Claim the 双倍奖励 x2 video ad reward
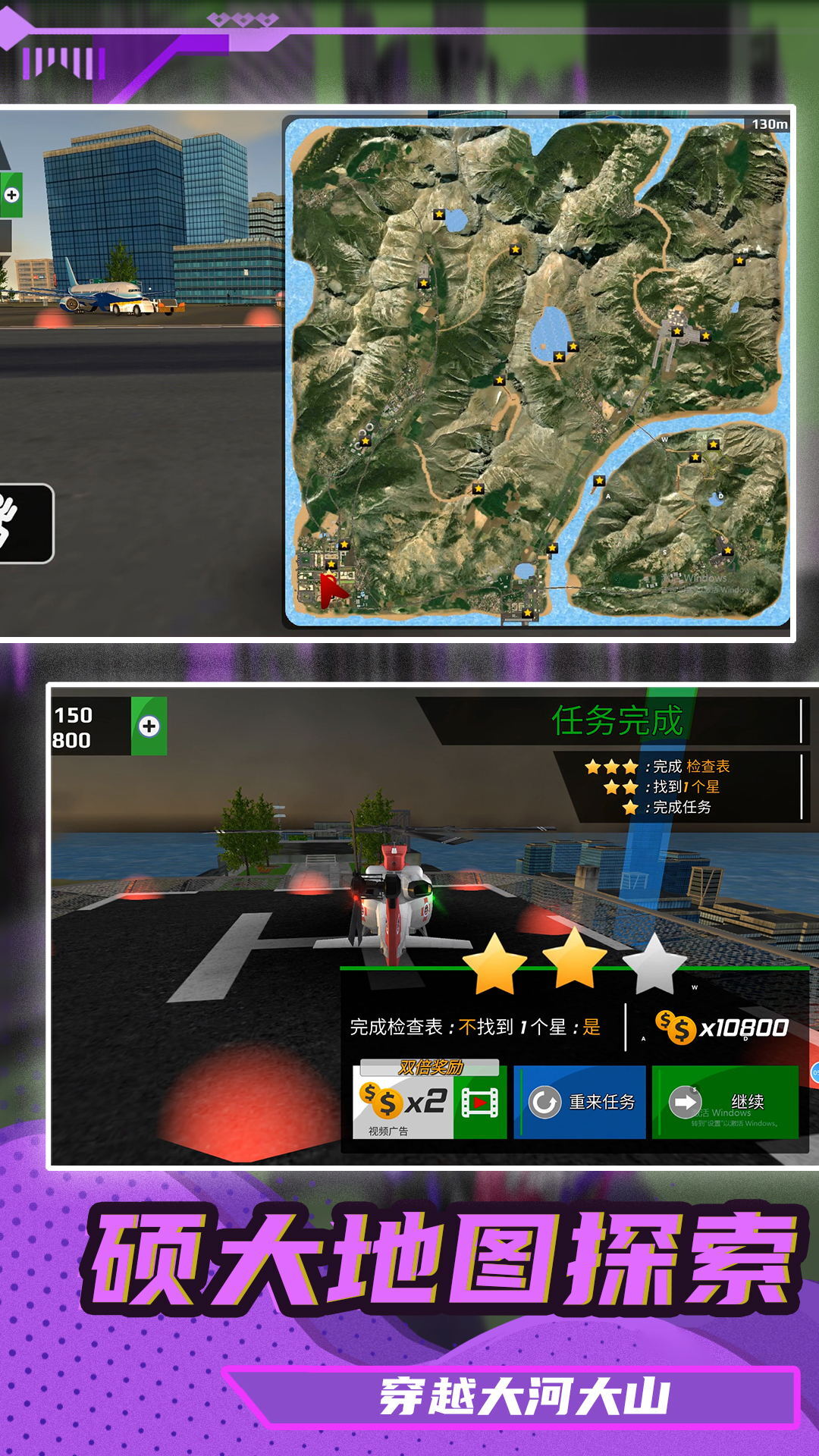 pos(429,1101)
